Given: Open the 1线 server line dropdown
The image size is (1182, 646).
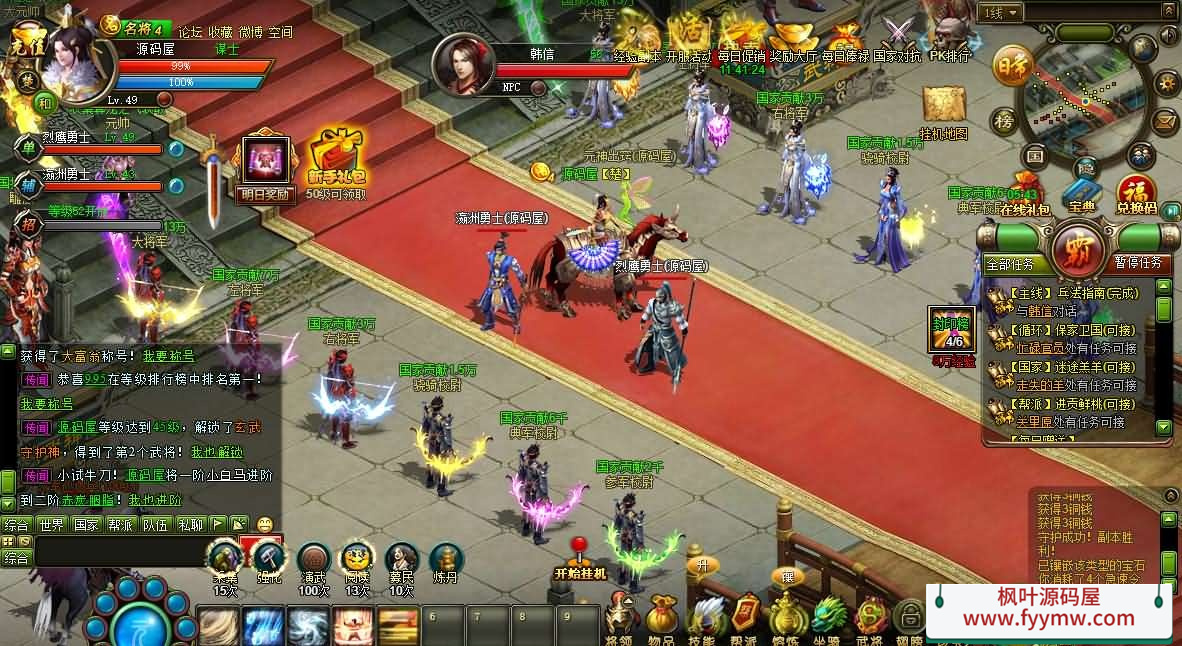Looking at the screenshot, I should tap(1001, 13).
